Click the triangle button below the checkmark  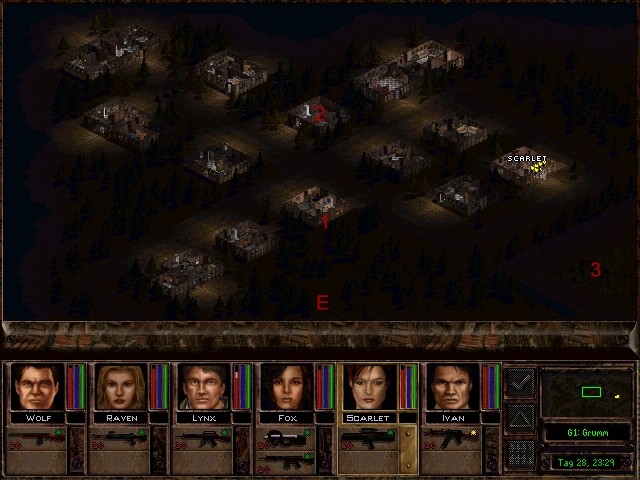pos(520,417)
